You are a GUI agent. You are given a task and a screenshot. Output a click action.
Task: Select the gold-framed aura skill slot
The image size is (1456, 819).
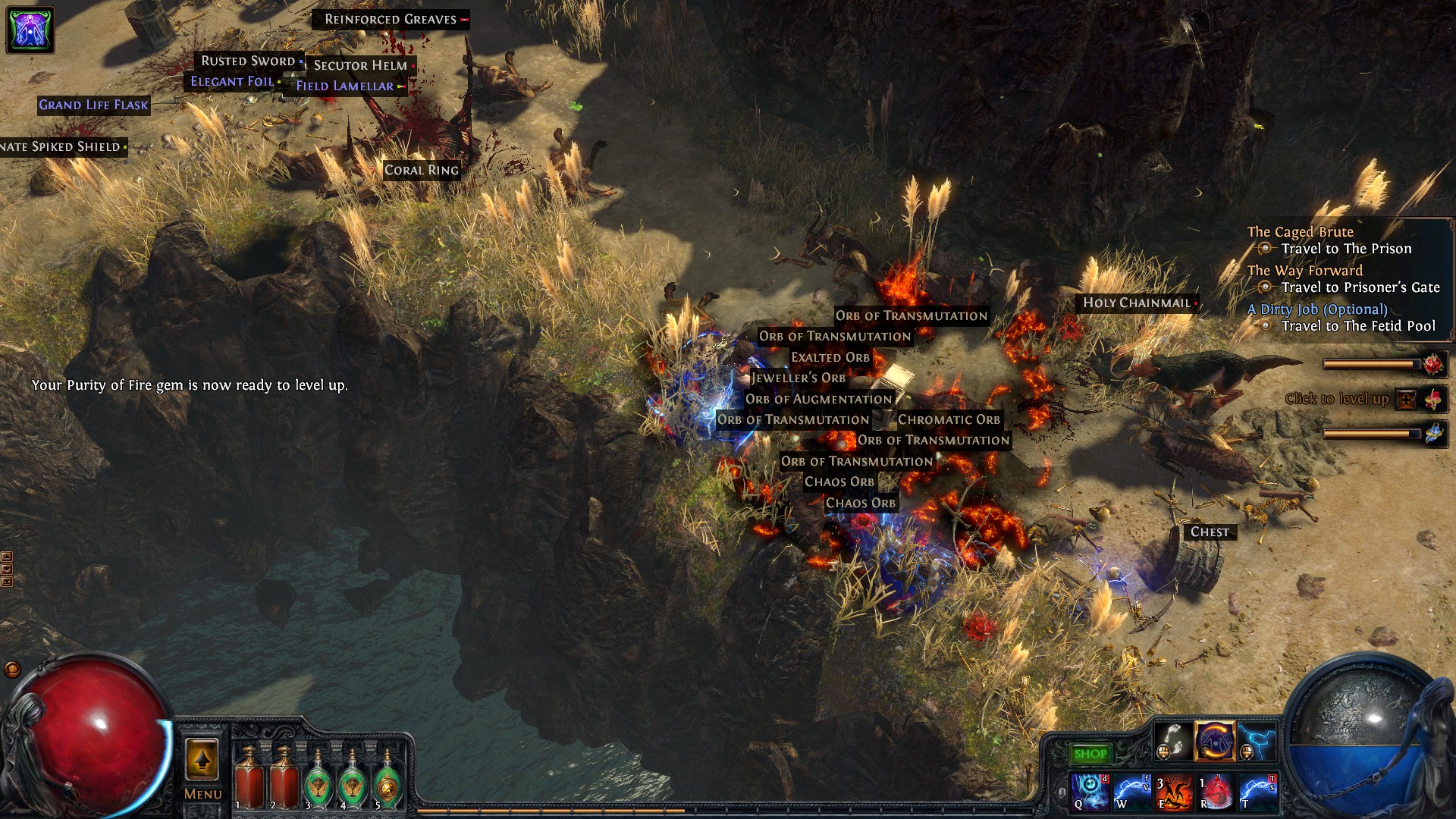pyautogui.click(x=1215, y=740)
